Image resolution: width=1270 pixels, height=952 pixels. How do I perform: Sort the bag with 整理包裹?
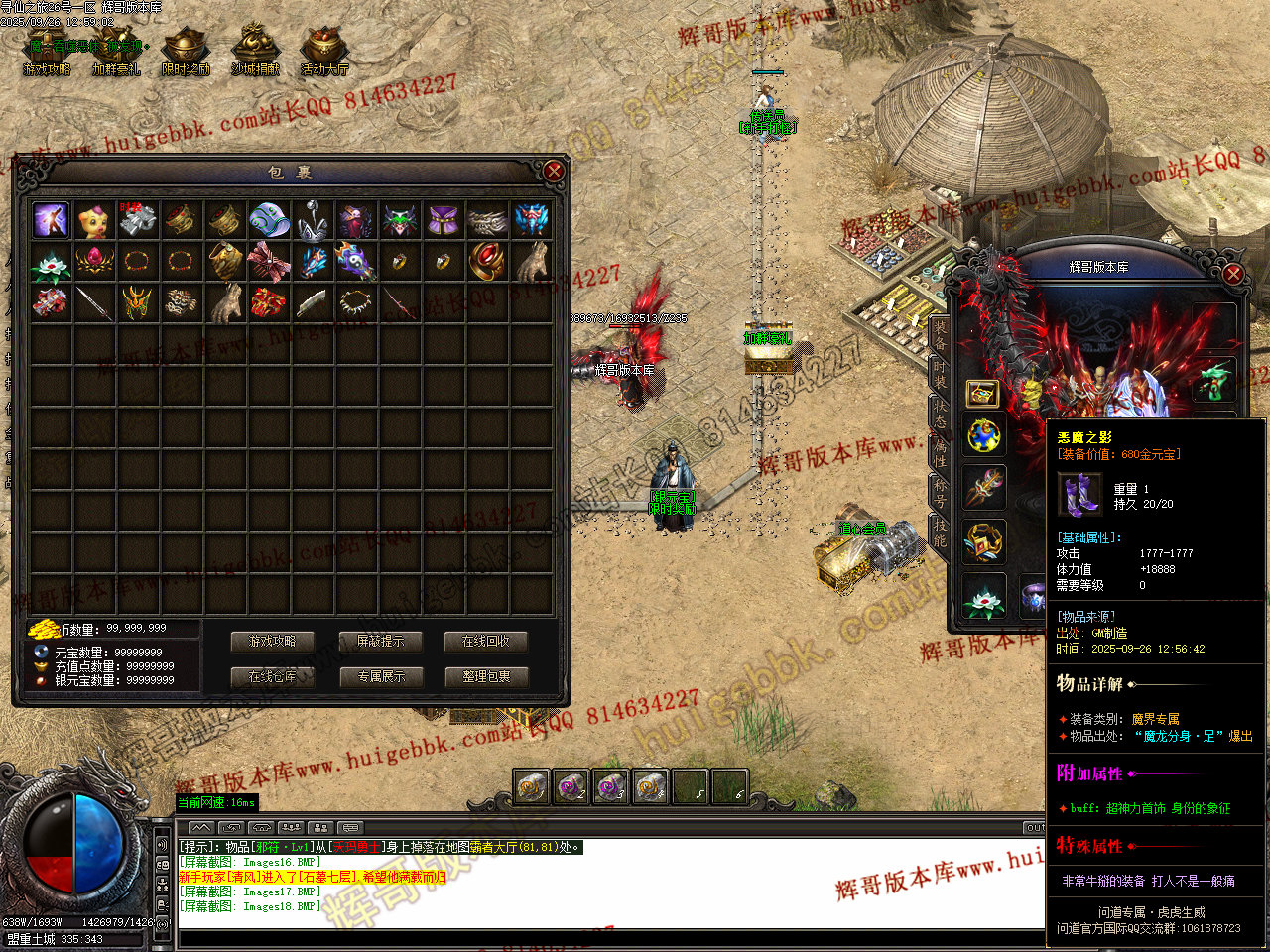point(486,677)
